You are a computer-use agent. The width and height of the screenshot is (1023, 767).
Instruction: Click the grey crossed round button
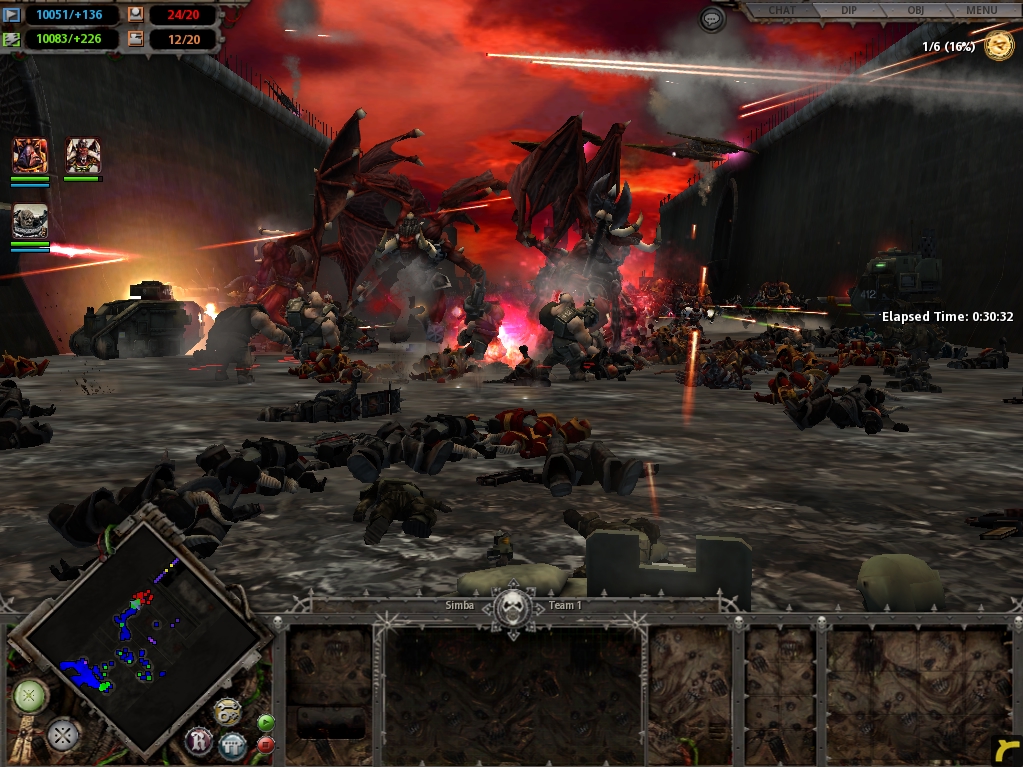[62, 735]
